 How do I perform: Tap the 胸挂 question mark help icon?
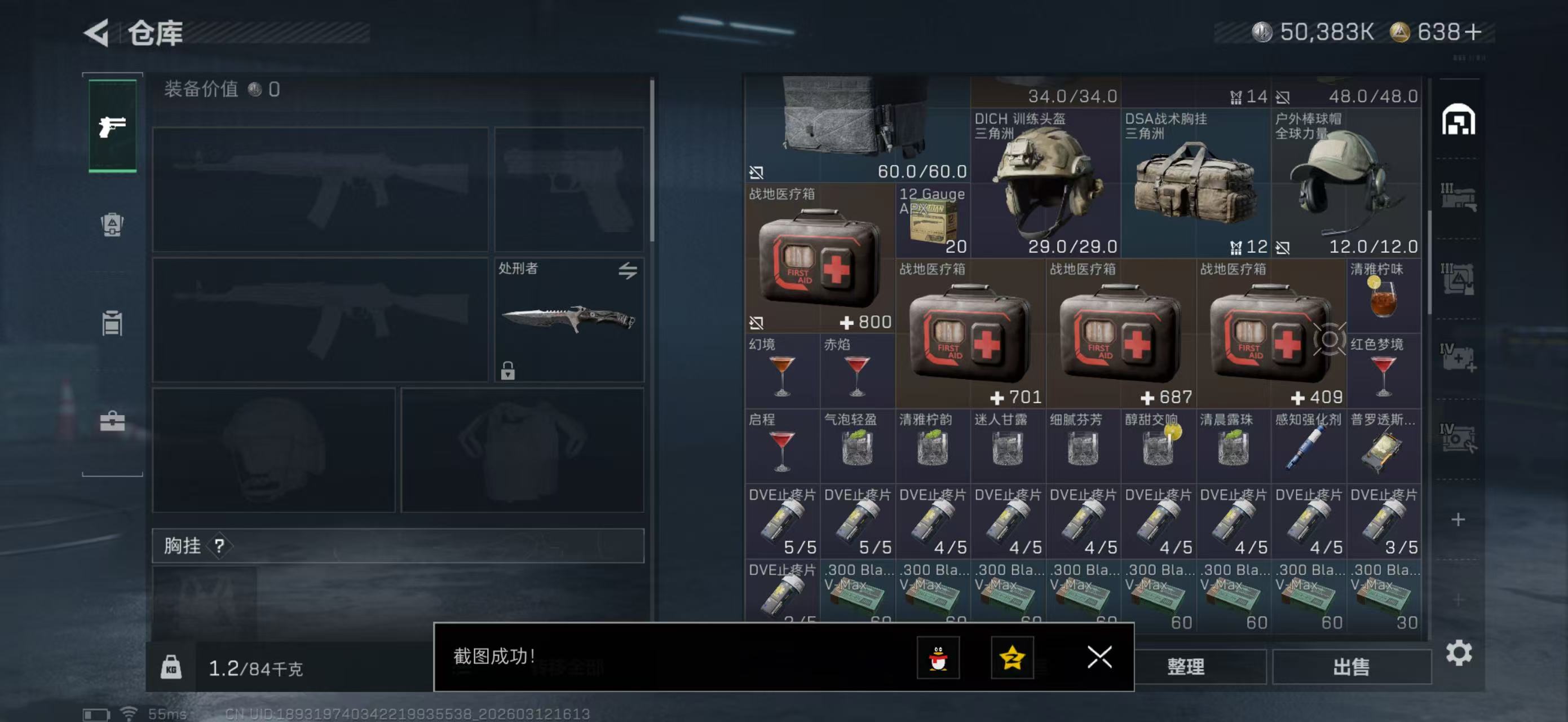219,546
